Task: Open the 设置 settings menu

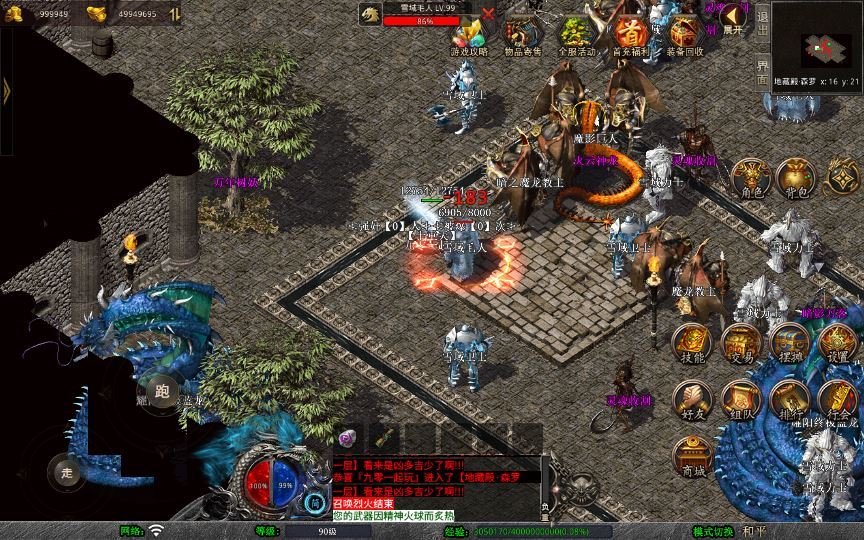Action: tap(838, 343)
